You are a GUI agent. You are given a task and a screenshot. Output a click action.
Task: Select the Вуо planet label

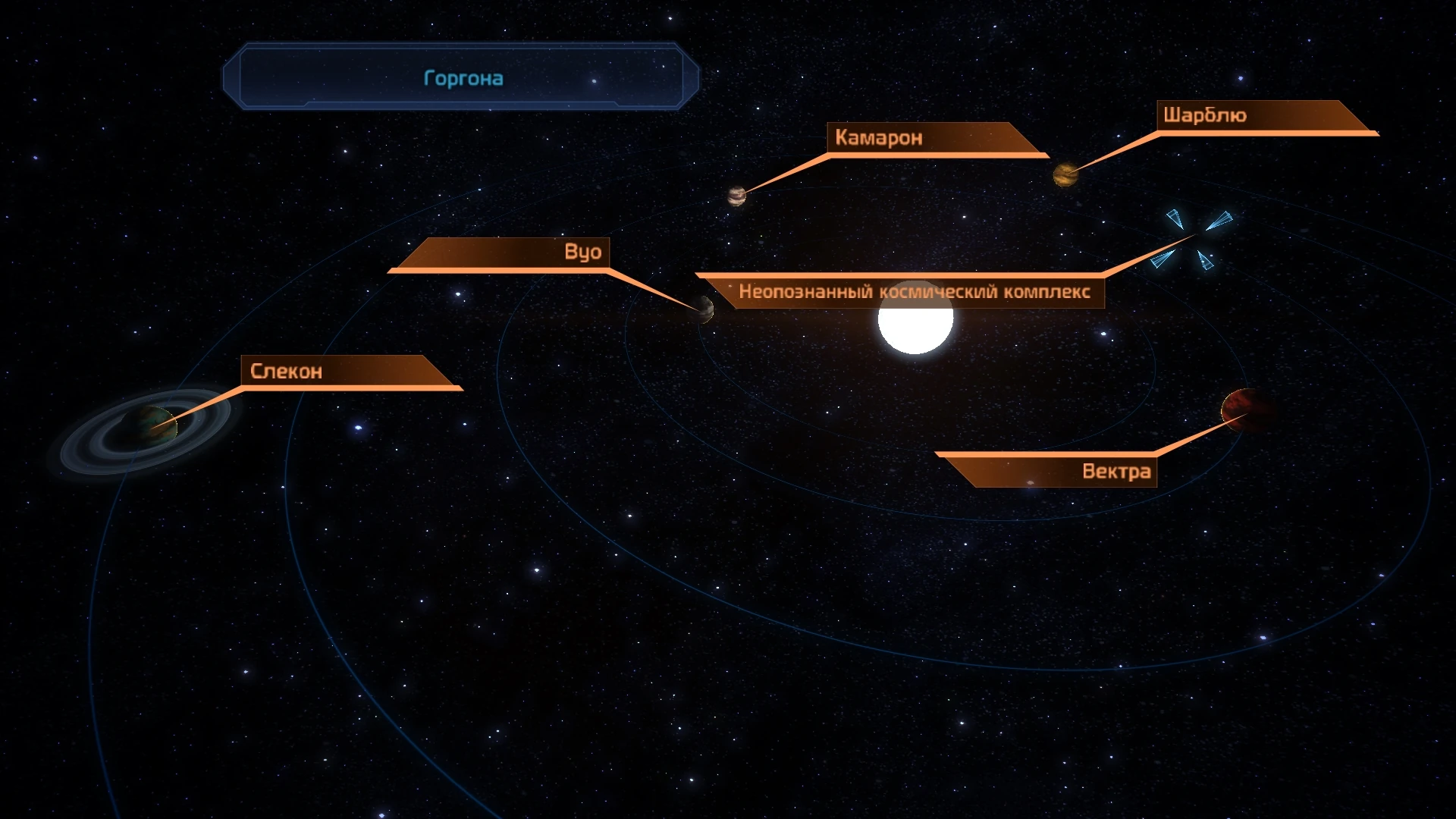click(582, 253)
